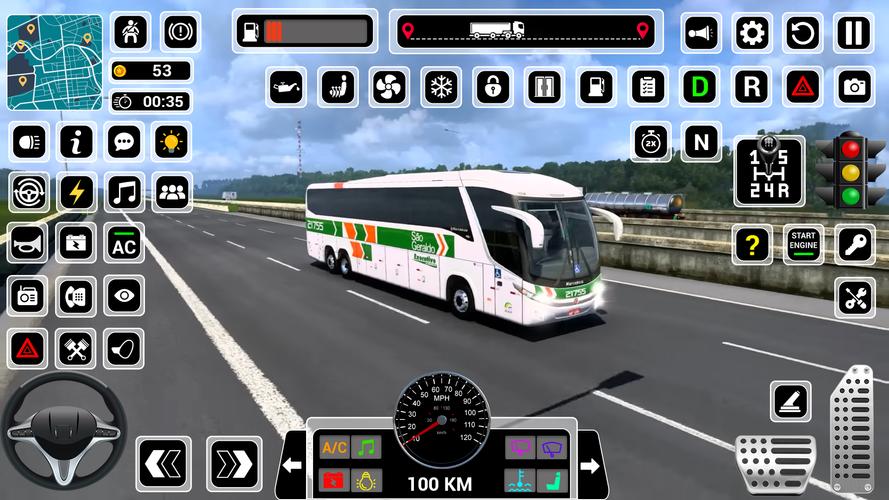Open the settings gear menu
This screenshot has height=500, width=889.
click(752, 33)
